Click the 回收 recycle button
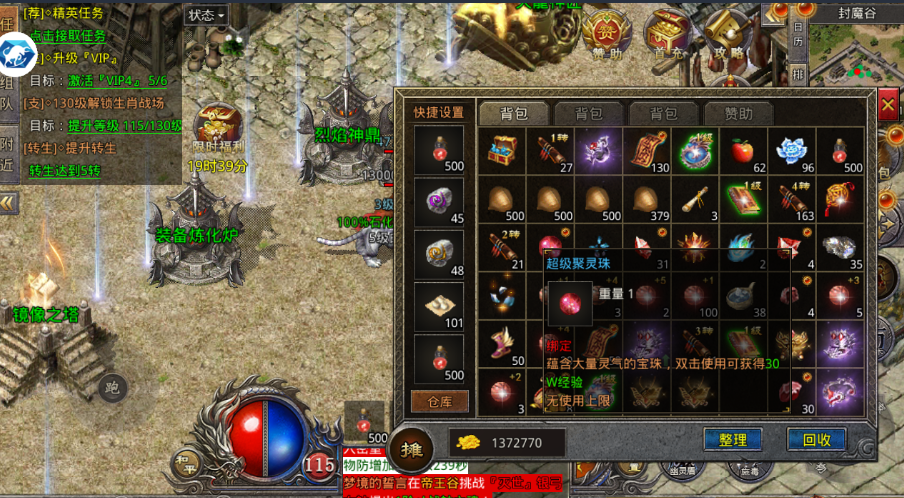The height and width of the screenshot is (498, 904). tap(816, 439)
